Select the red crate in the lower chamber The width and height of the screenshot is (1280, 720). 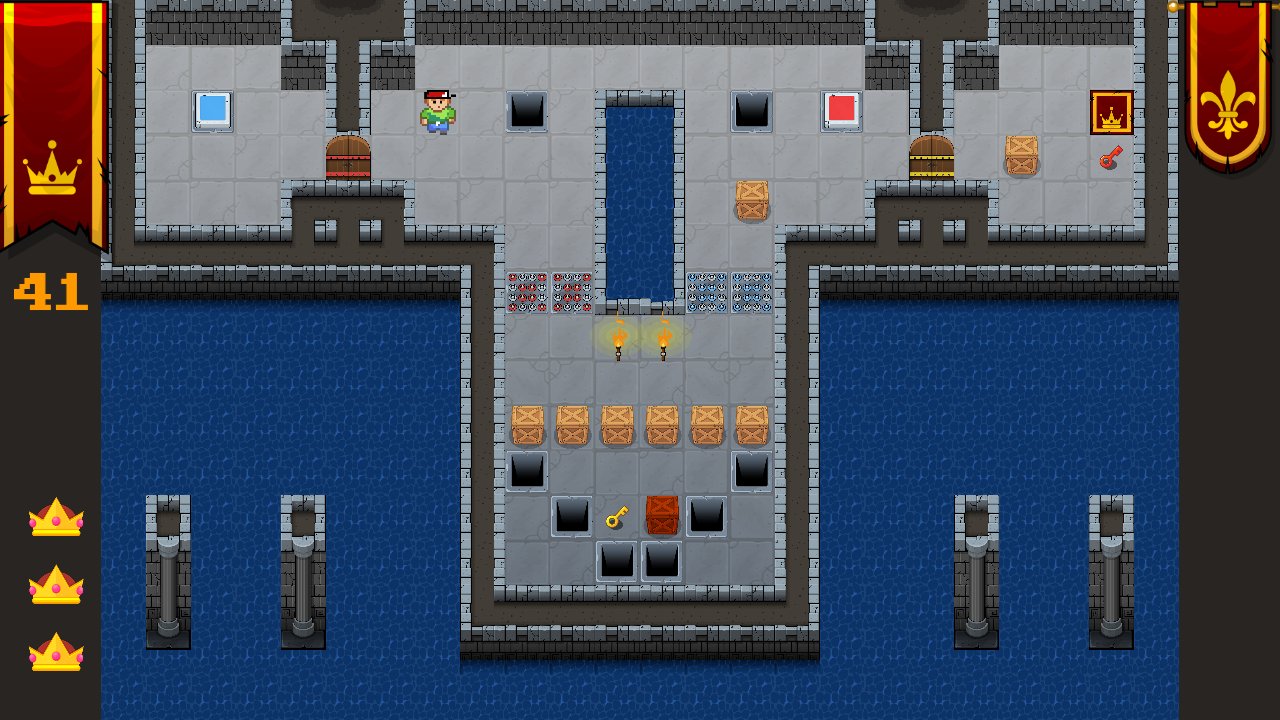662,516
